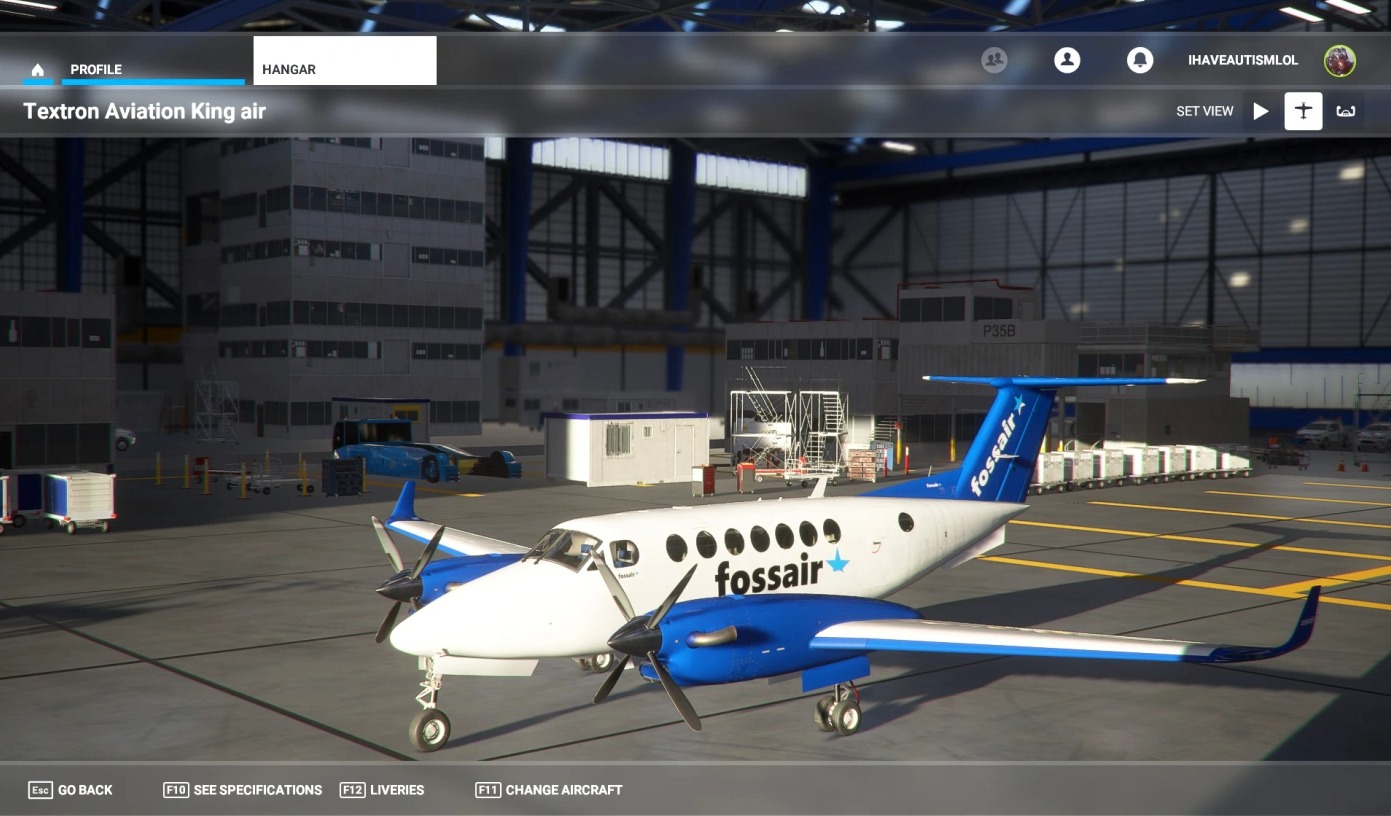Open the multiplayer group icon
This screenshot has width=1391, height=816.
click(x=994, y=60)
